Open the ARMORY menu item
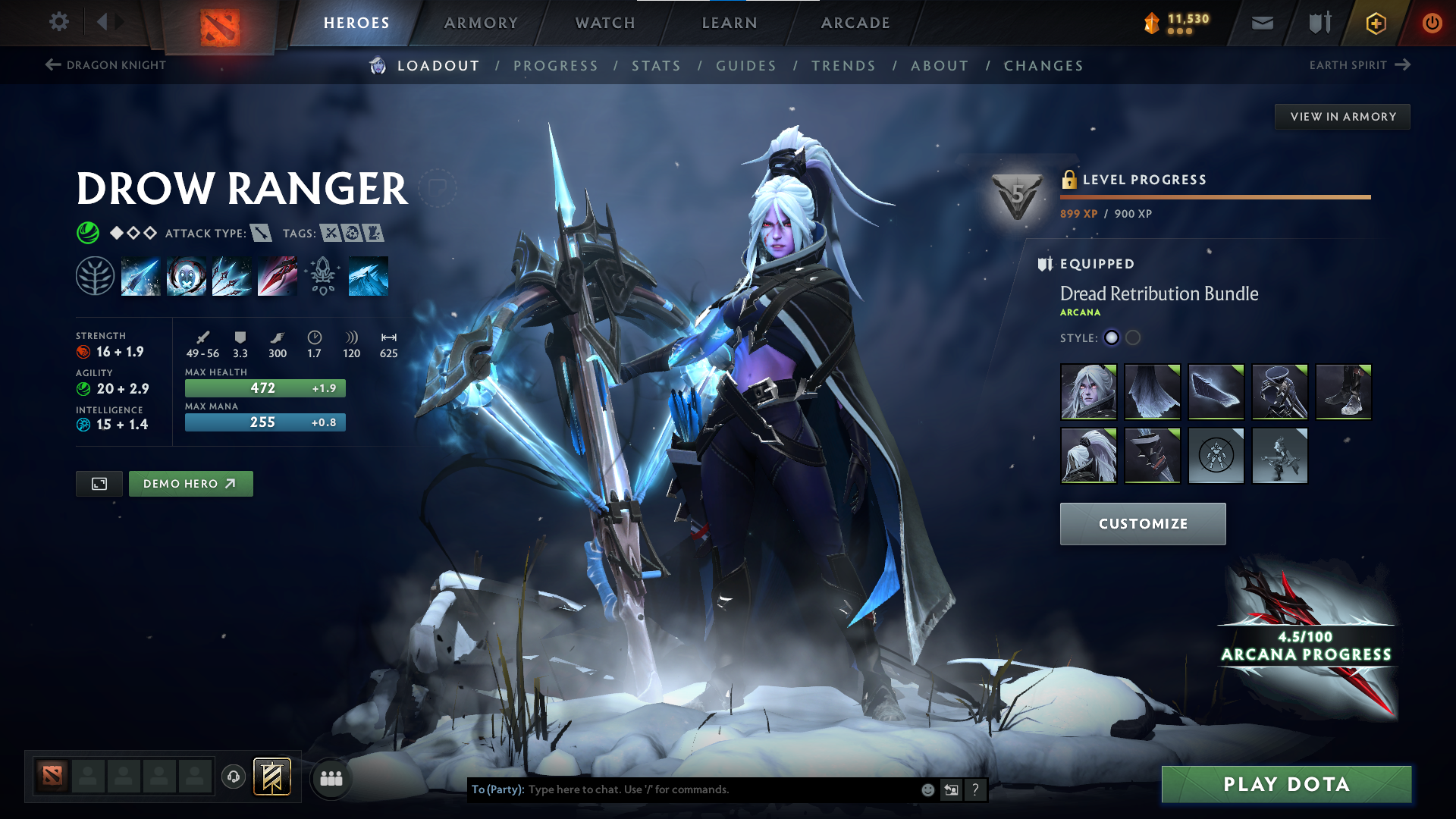The image size is (1456, 819). coord(480,23)
